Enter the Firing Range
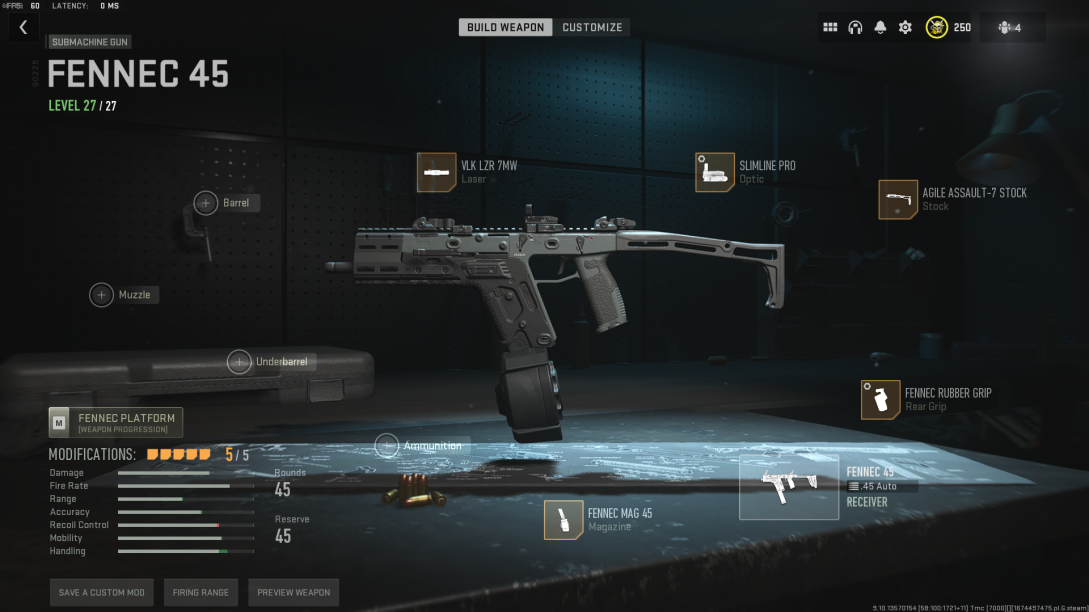This screenshot has width=1089, height=612. [201, 593]
